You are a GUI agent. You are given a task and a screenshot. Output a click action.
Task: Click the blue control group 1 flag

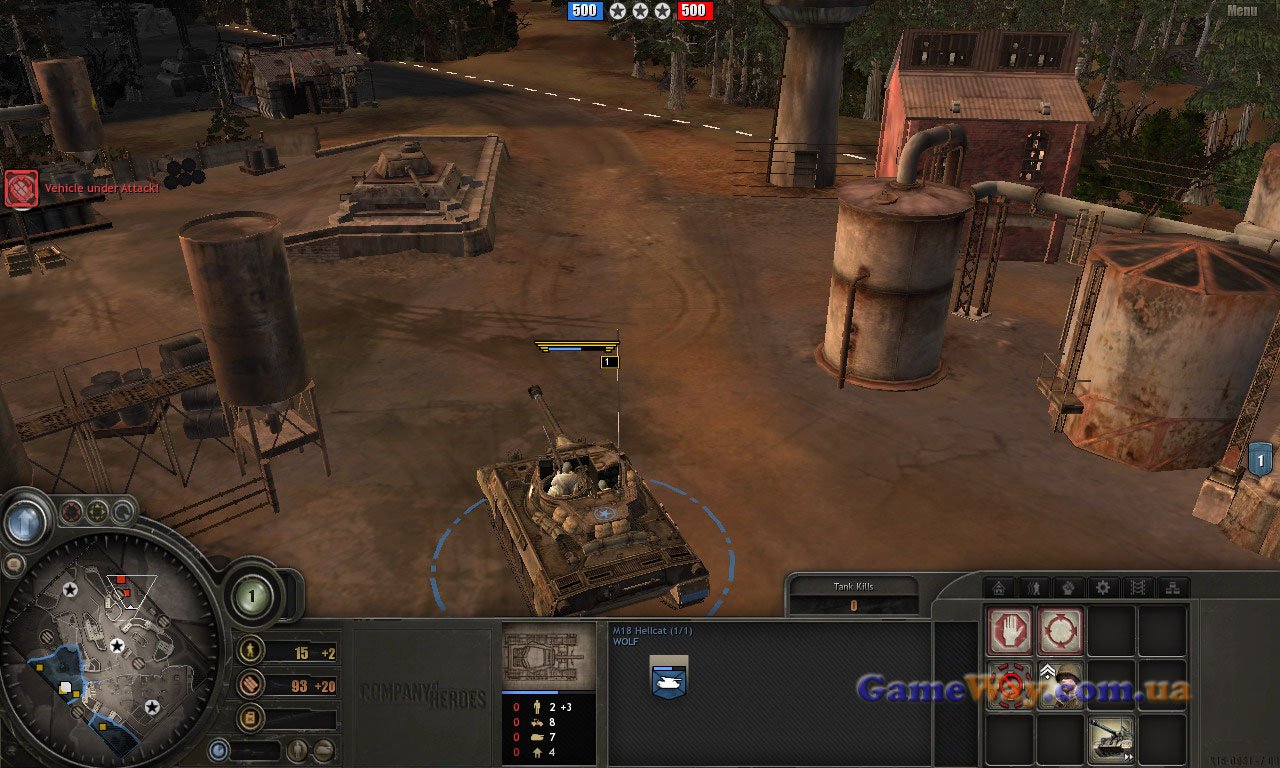pyautogui.click(x=1259, y=459)
